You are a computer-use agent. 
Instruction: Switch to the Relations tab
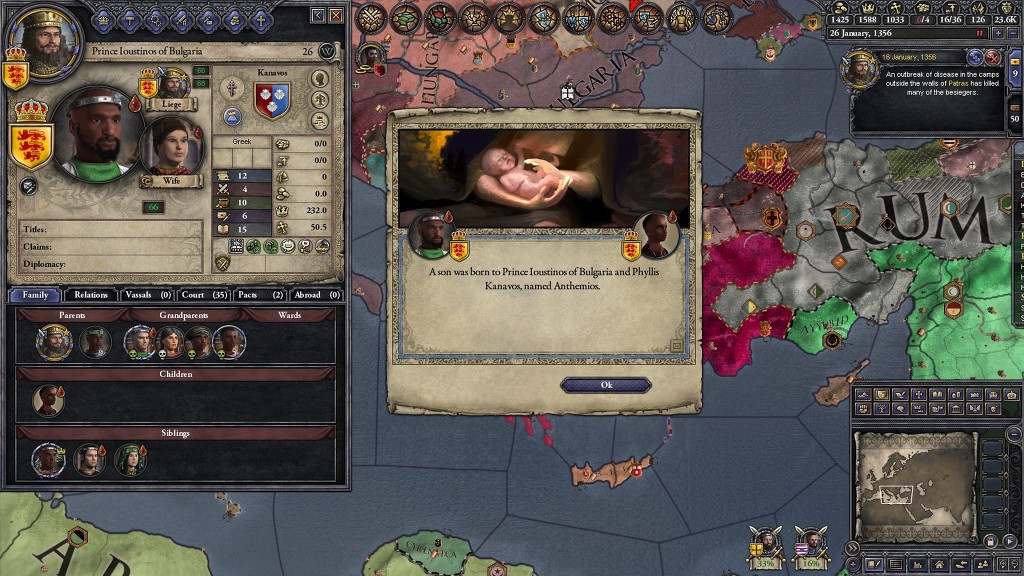90,295
